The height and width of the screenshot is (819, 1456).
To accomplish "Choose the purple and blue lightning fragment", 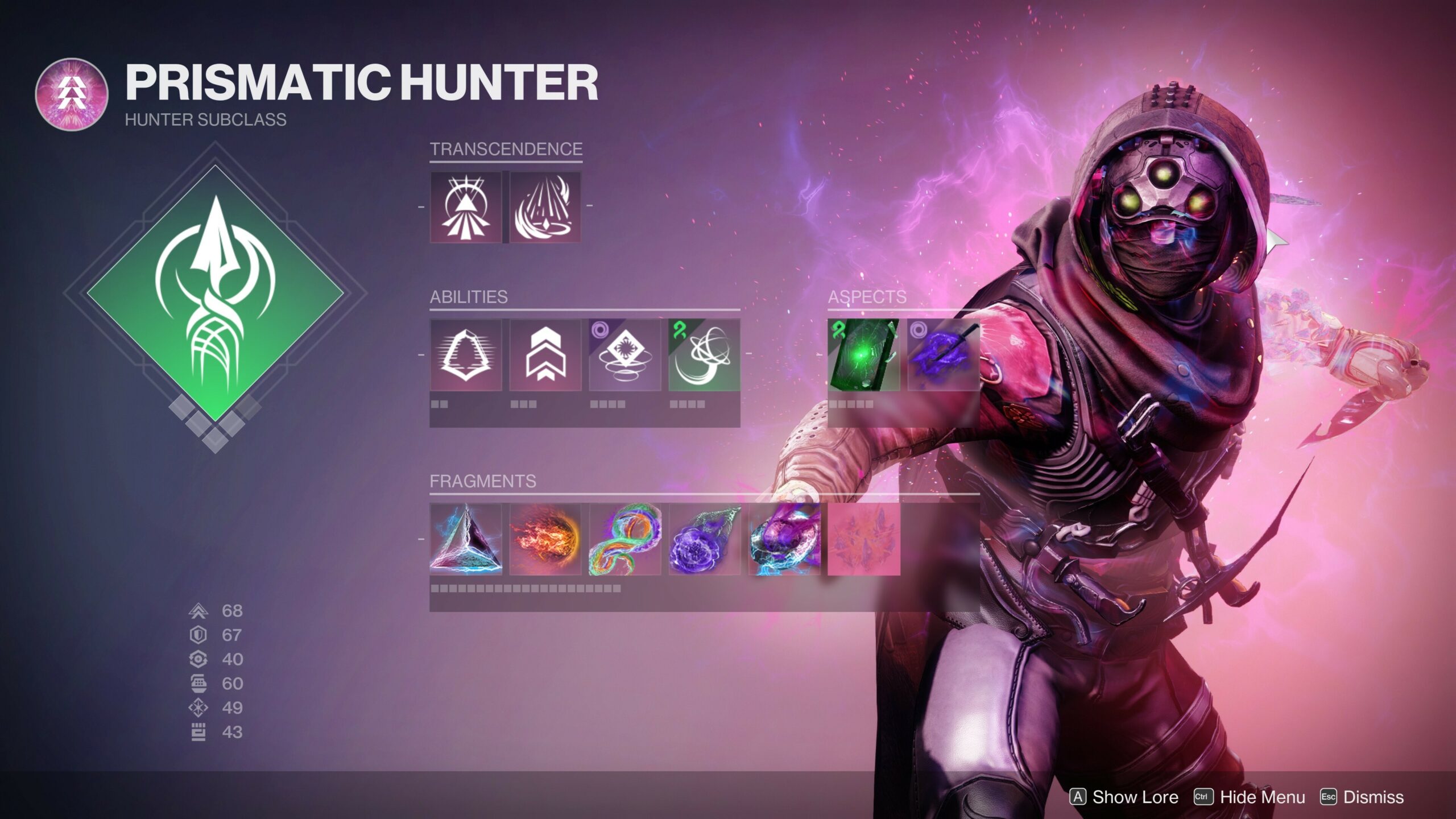I will pos(784,539).
